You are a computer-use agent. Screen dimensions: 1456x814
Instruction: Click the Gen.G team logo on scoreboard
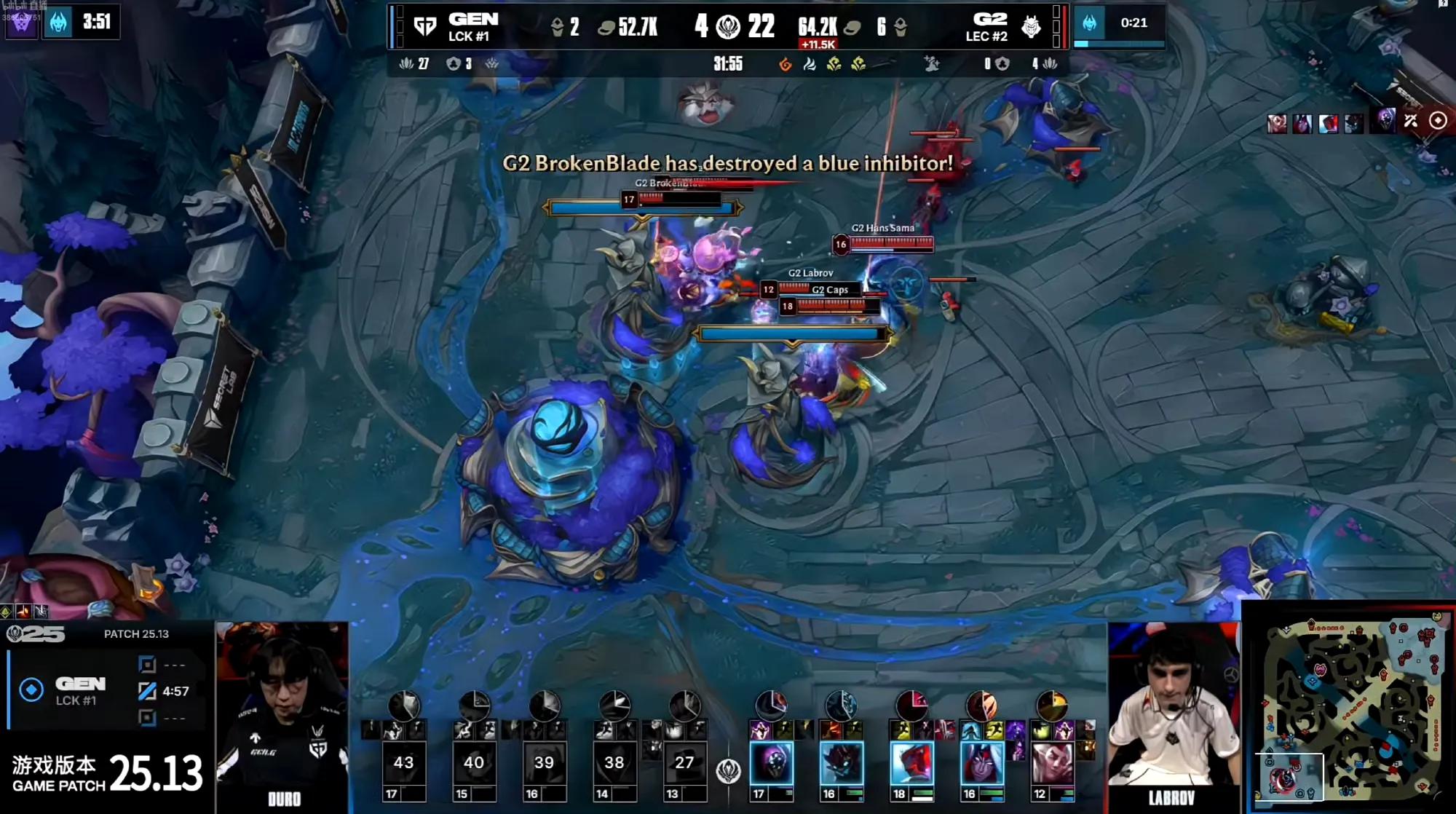pos(424,28)
